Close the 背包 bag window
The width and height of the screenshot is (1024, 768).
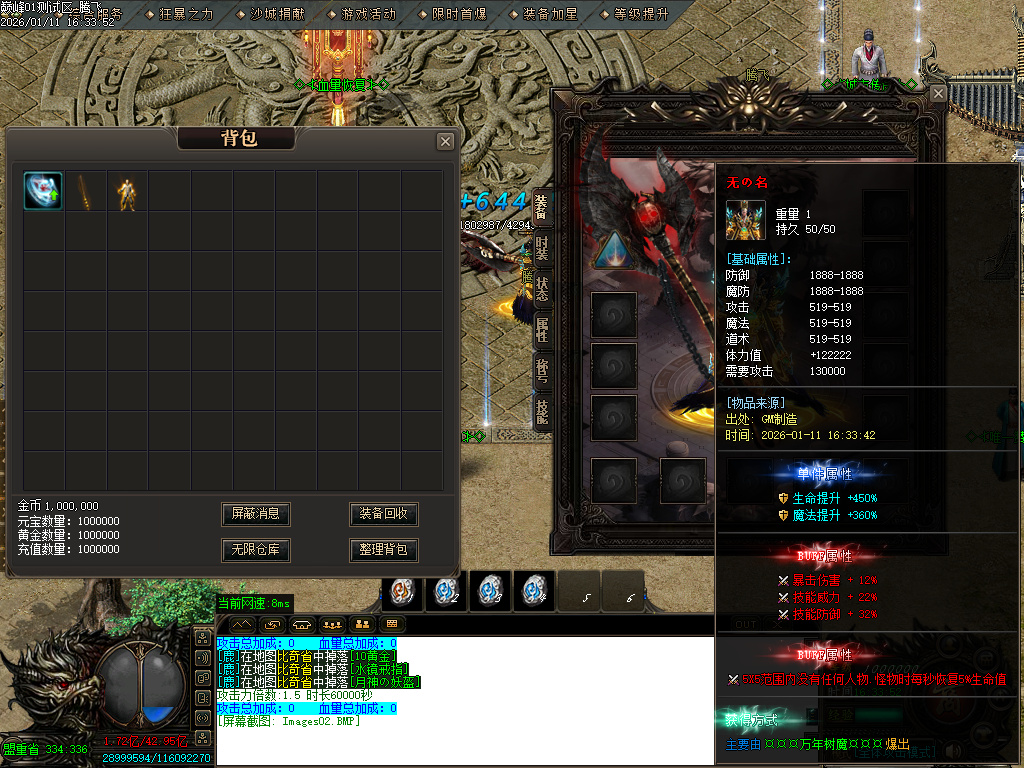[445, 141]
